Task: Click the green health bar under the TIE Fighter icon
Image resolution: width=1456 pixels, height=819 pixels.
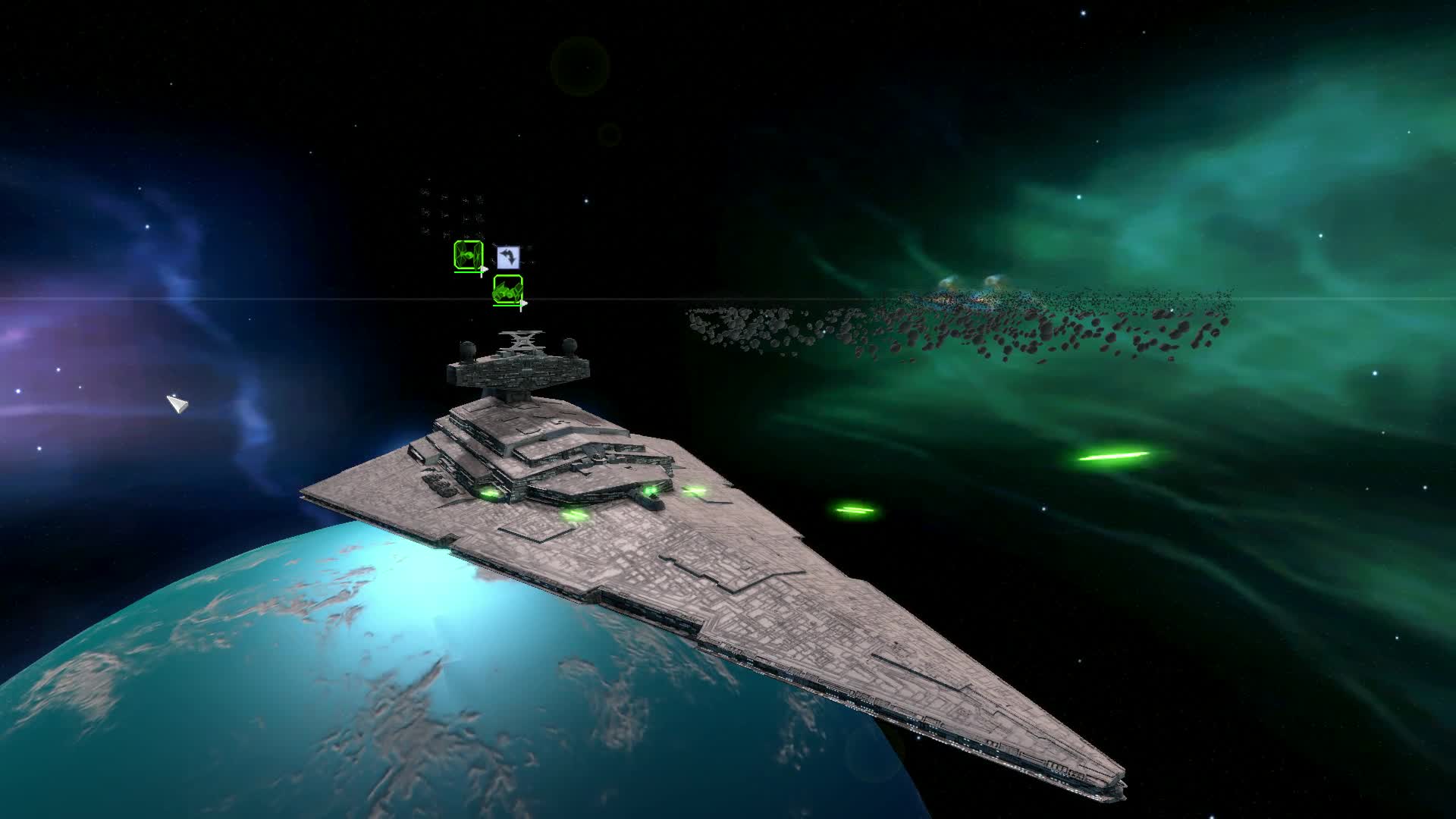Action: [468, 272]
